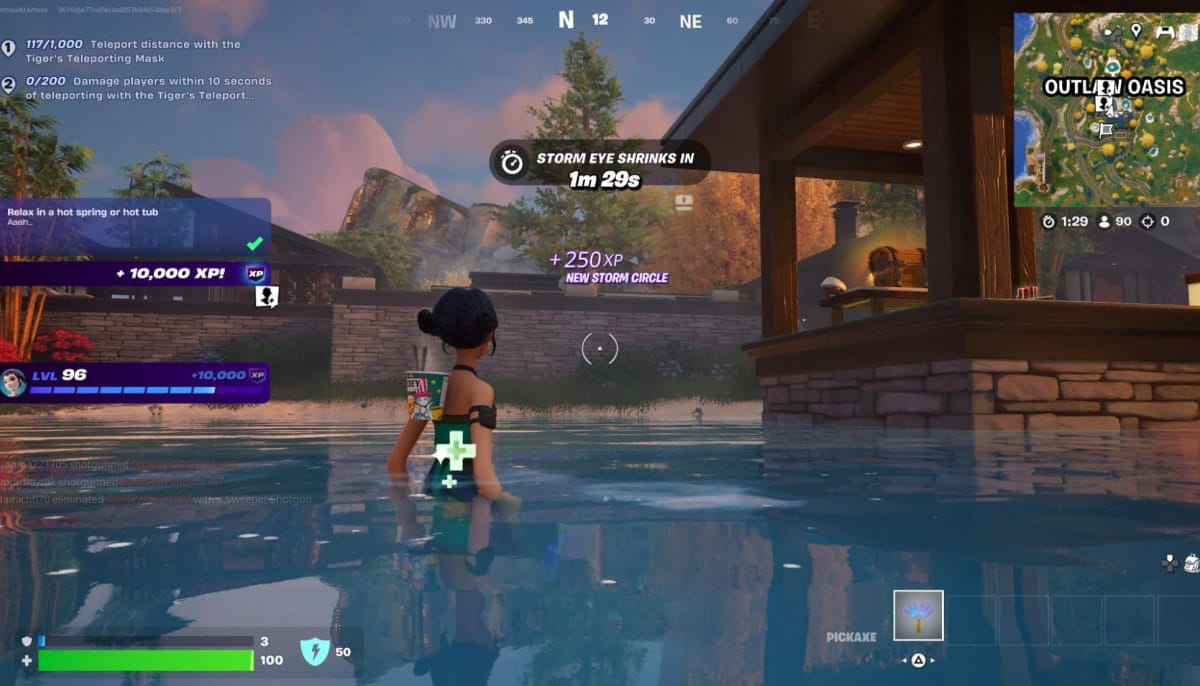
Task: Click the level 96 XP progress bar
Action: [x=122, y=390]
